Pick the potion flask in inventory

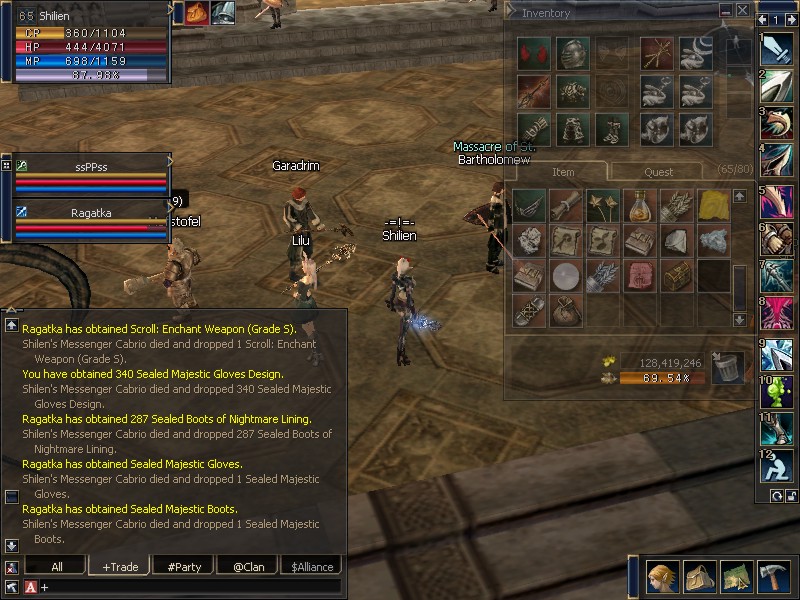[640, 206]
